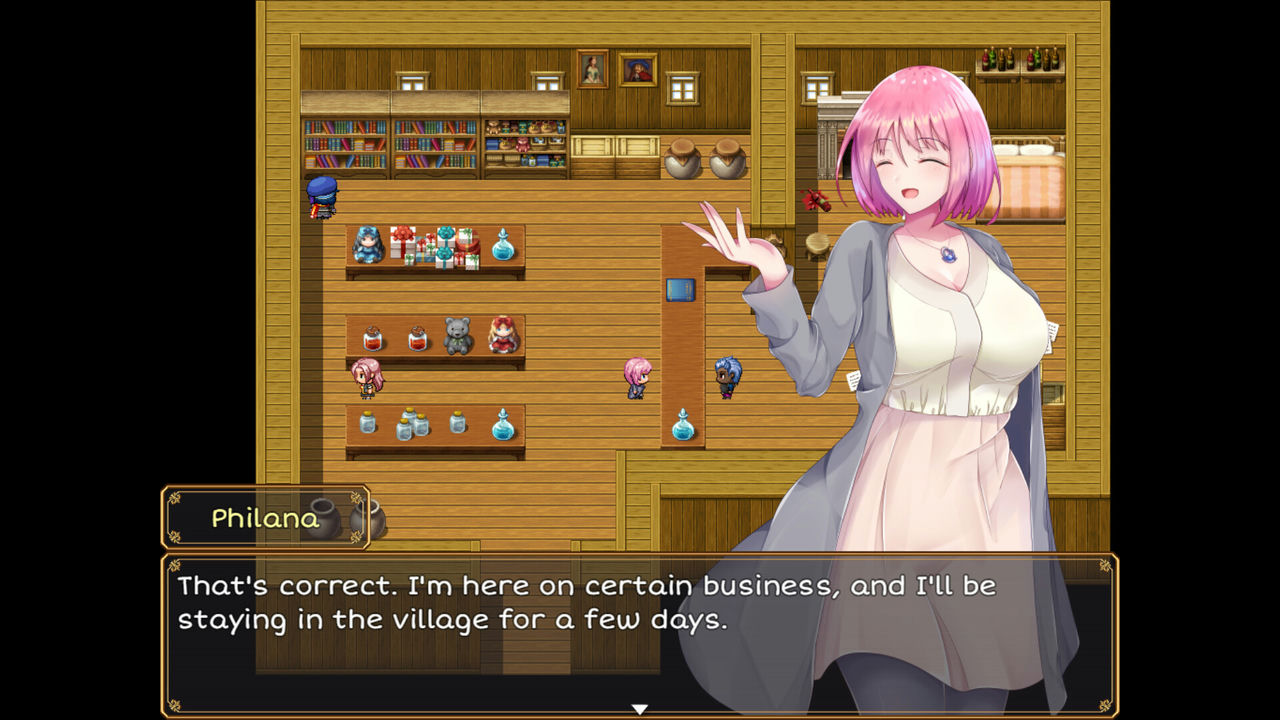Viewport: 1280px width, 720px height.
Task: Click the two clay pots behind the name box
Action: click(x=347, y=516)
